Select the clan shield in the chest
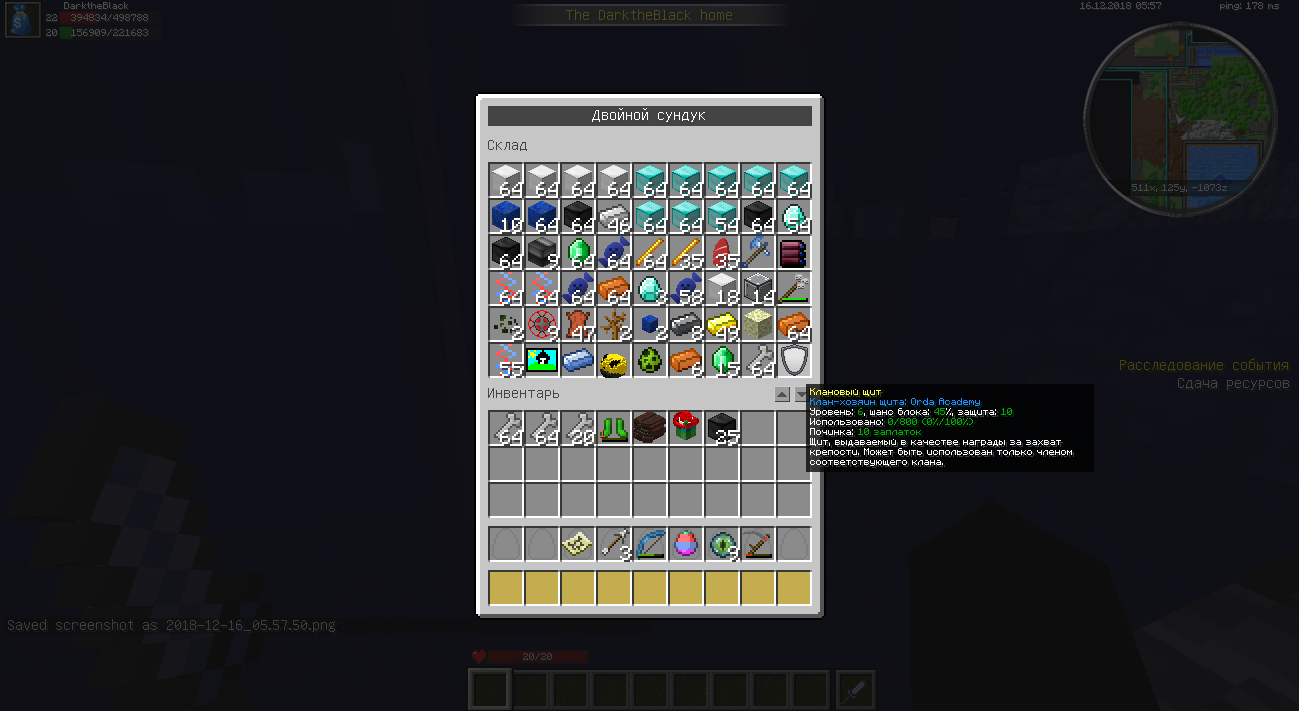1299x711 pixels. pyautogui.click(x=794, y=361)
